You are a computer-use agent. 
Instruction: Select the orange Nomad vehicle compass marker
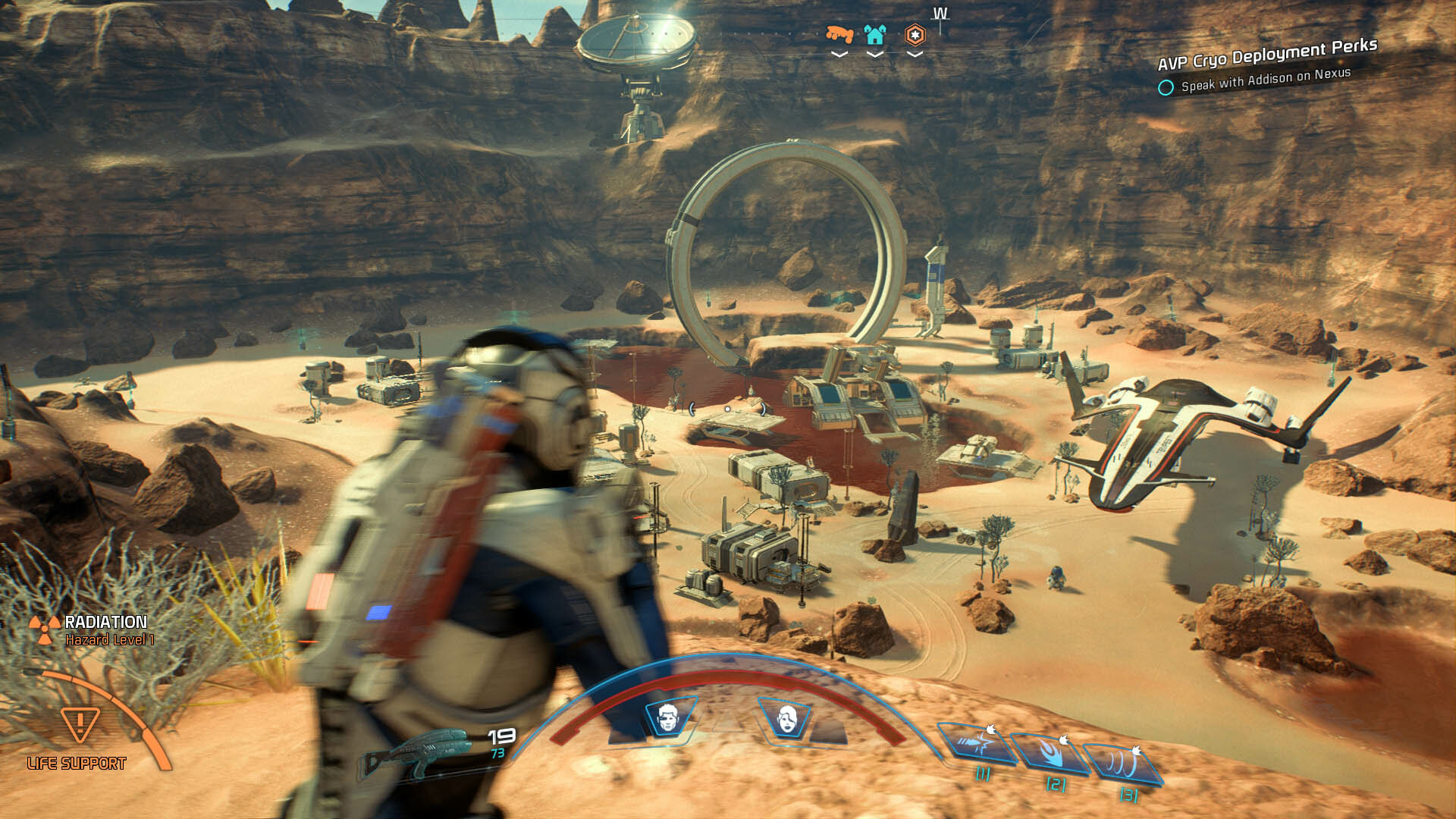(x=839, y=34)
